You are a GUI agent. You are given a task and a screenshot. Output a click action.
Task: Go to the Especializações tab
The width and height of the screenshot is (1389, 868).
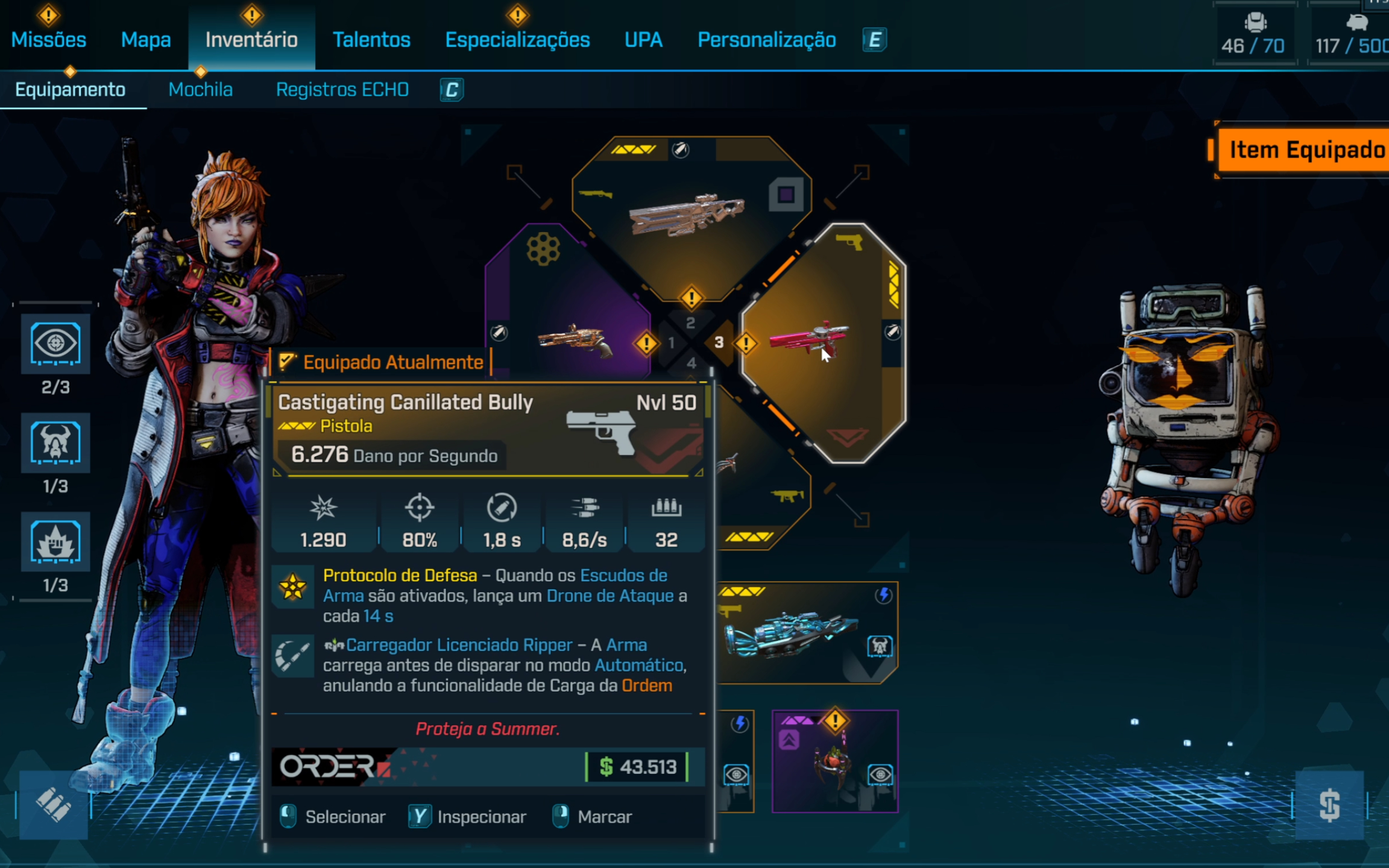click(517, 40)
